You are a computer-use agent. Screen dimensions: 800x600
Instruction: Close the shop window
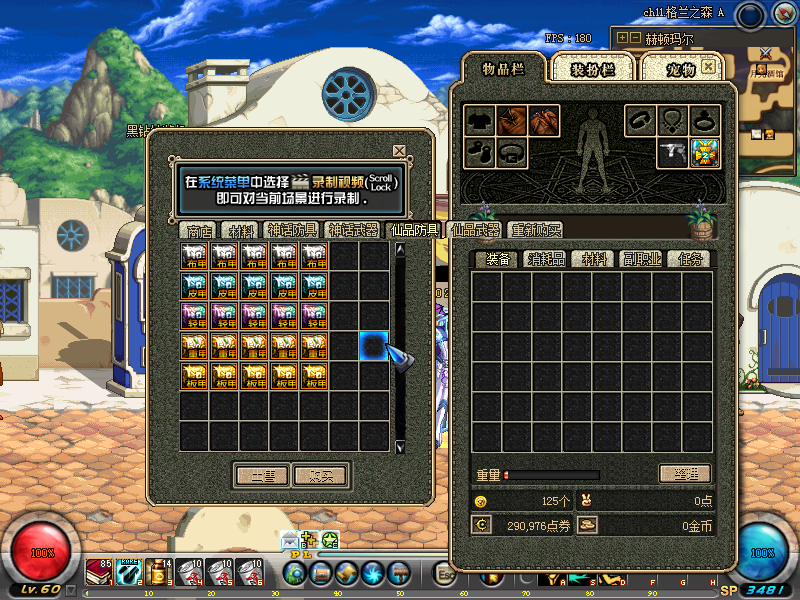coord(399,151)
